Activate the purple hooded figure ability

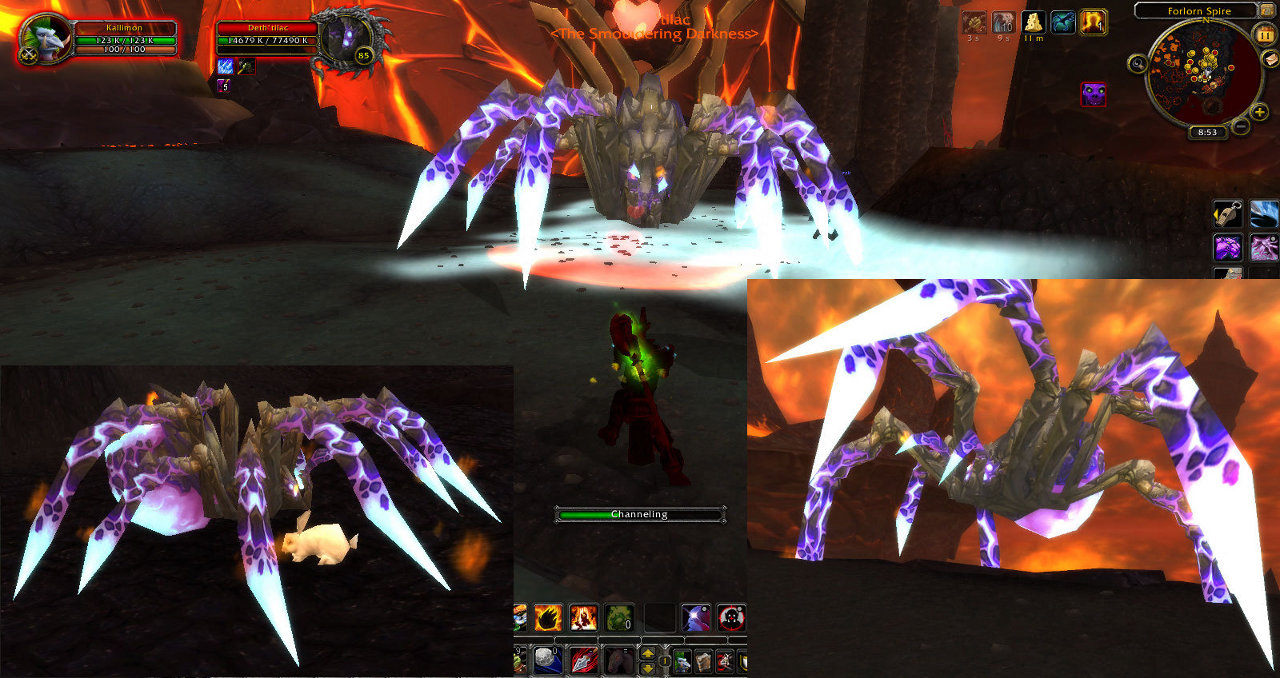[x=696, y=618]
